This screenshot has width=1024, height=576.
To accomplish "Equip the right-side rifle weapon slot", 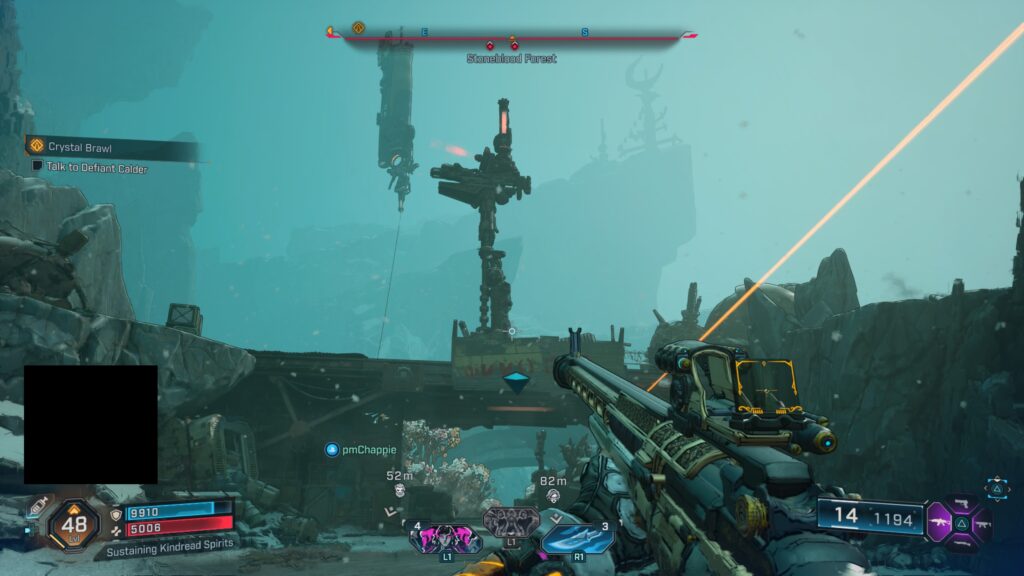I will (x=982, y=522).
